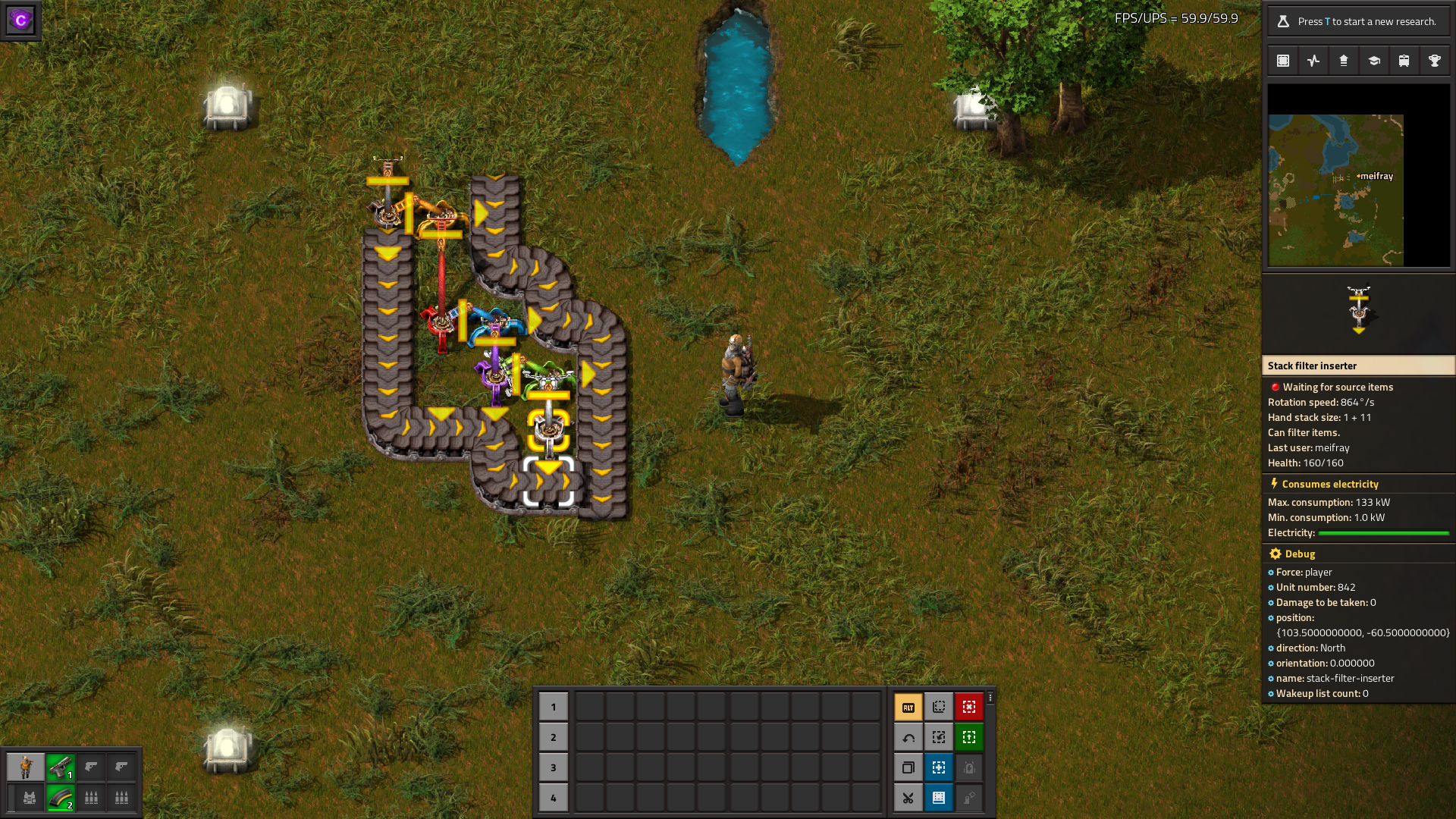
Task: Open the research screen via graduation cap icon
Action: click(1373, 60)
